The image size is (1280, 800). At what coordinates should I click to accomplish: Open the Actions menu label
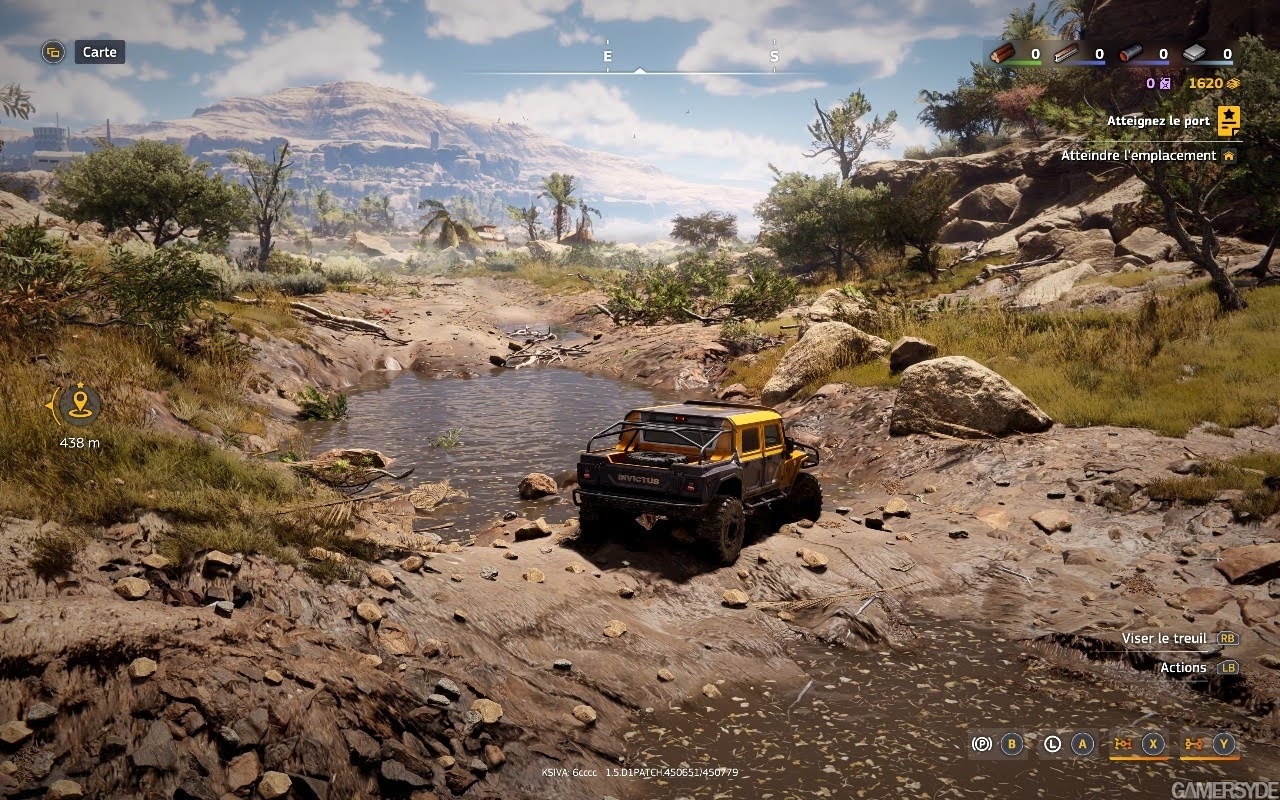coord(1183,667)
